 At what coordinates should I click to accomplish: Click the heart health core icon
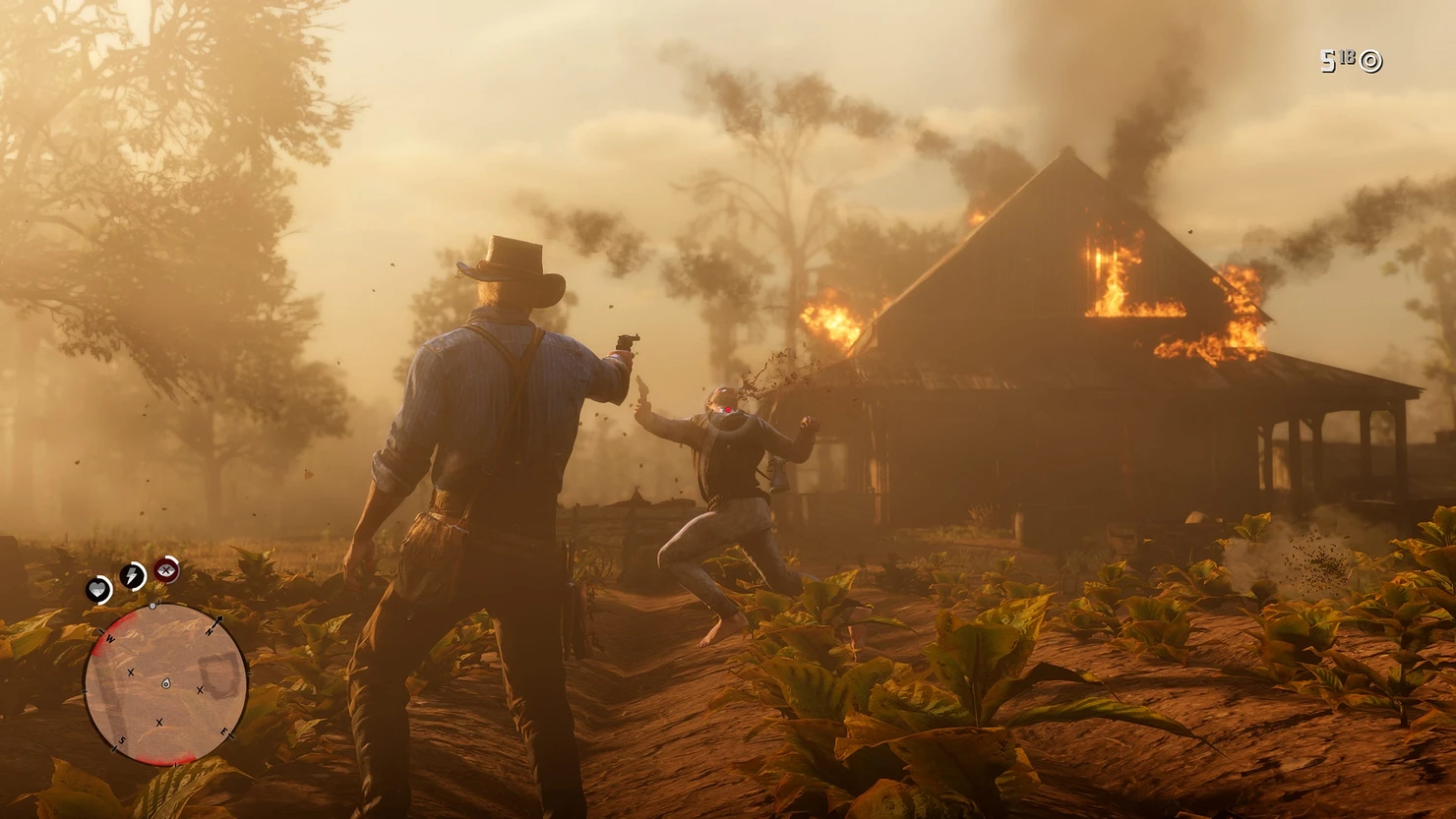pos(98,590)
